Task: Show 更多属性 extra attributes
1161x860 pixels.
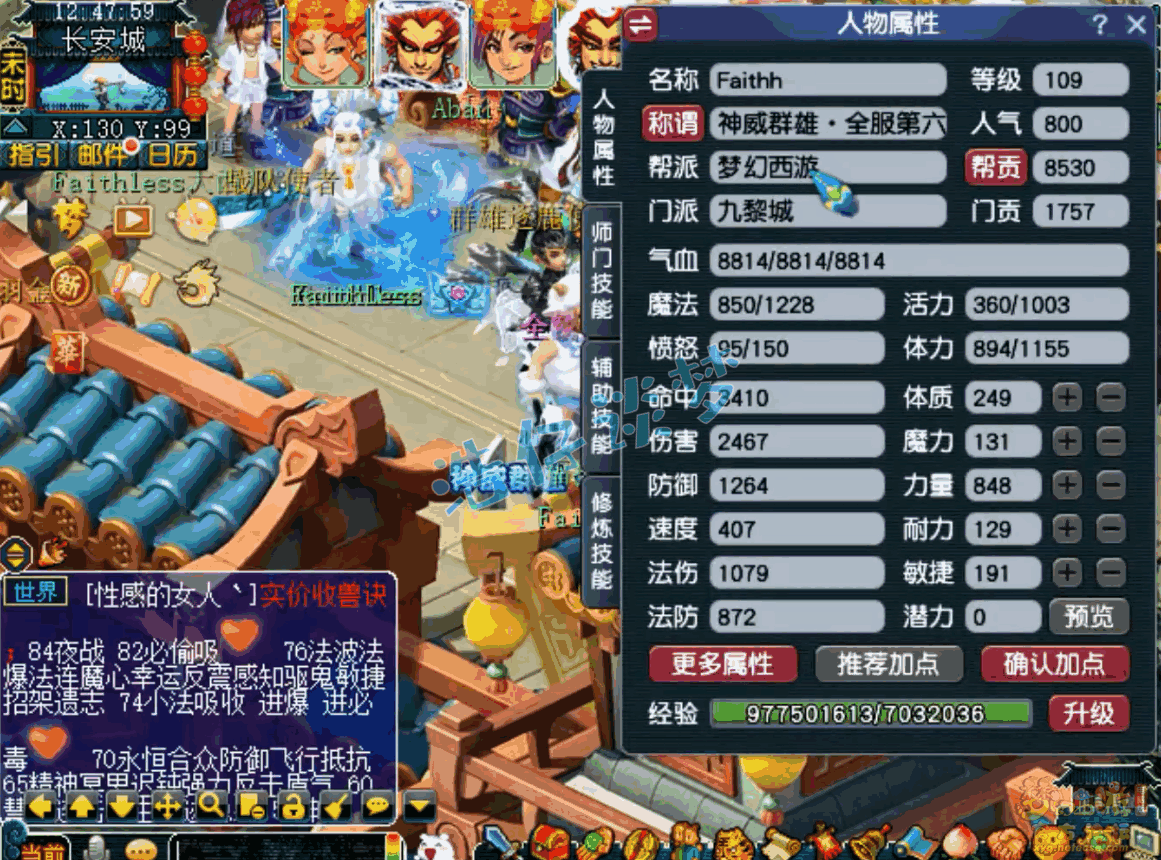Action: (722, 664)
